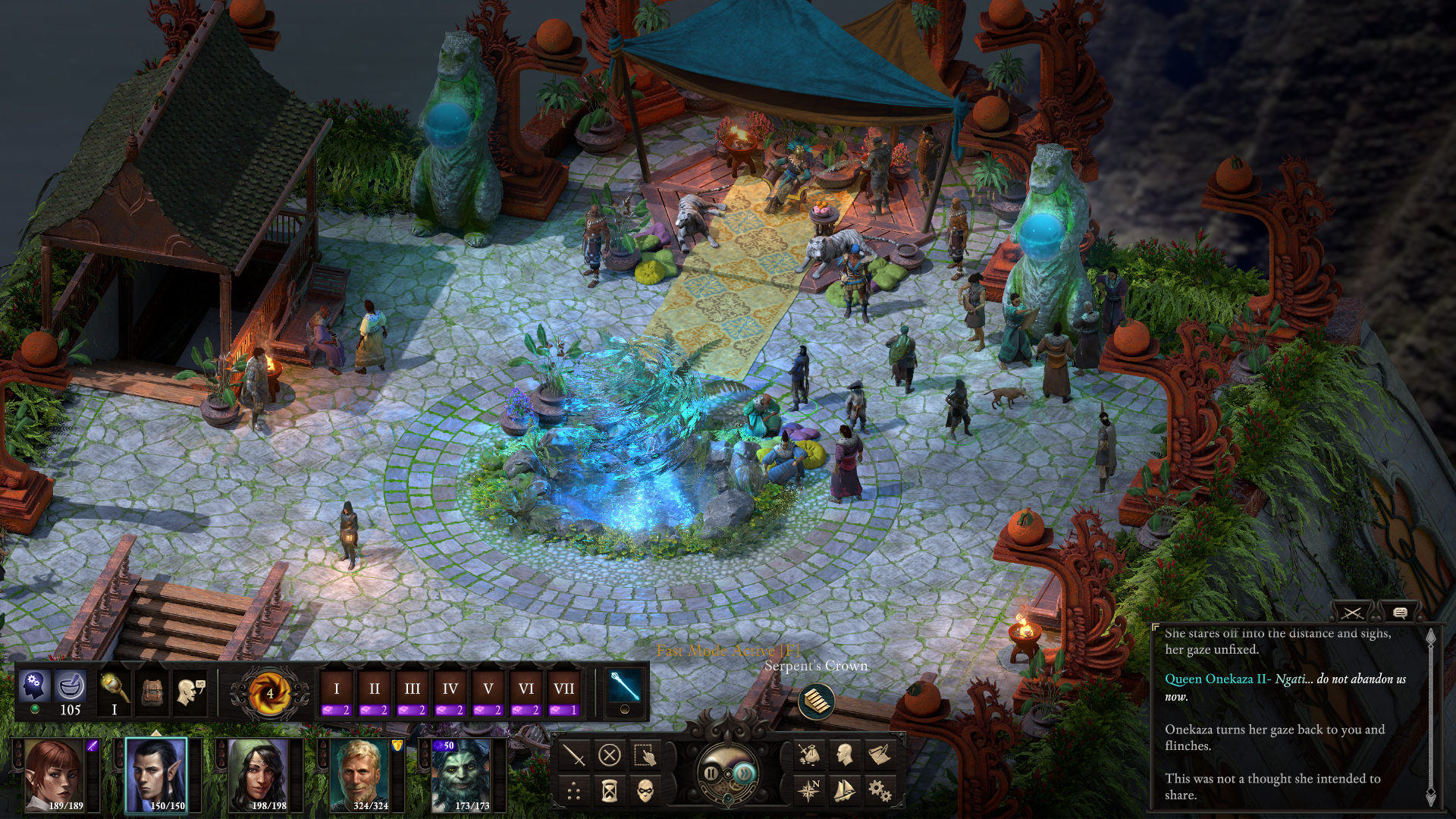
Task: Open the party formation dots button
Action: (574, 792)
